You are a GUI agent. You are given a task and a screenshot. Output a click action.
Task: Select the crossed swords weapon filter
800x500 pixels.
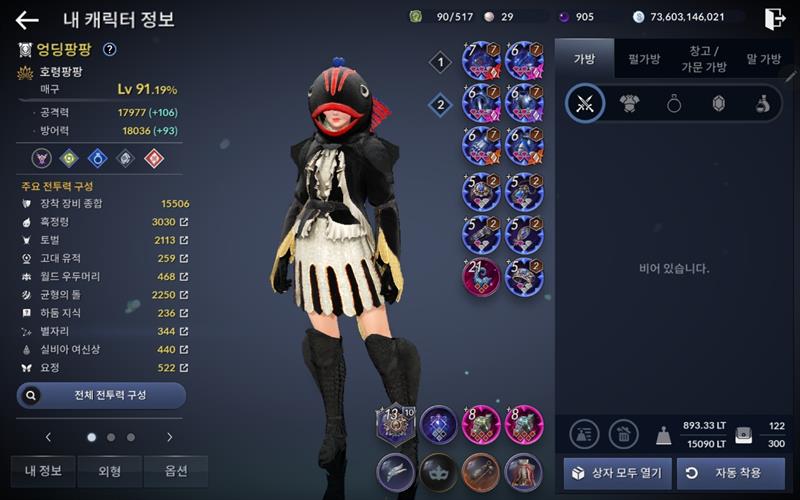(585, 104)
